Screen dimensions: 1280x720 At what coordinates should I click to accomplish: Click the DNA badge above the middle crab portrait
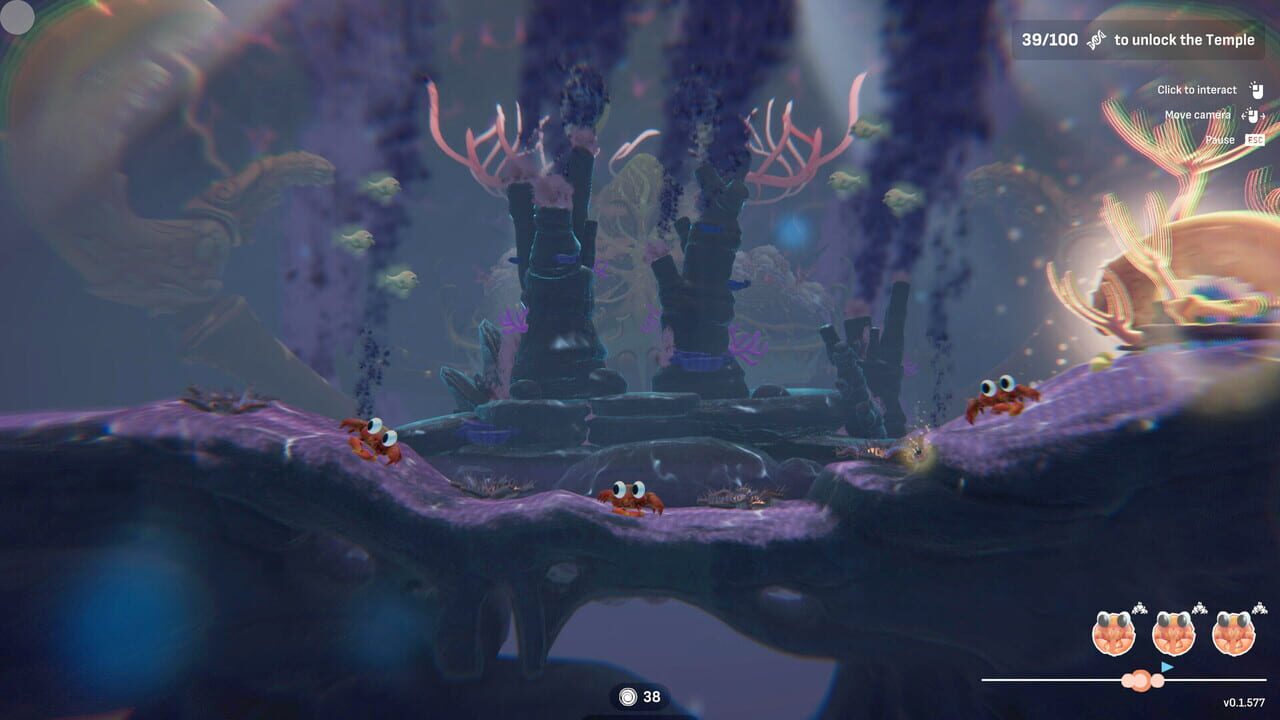1199,608
